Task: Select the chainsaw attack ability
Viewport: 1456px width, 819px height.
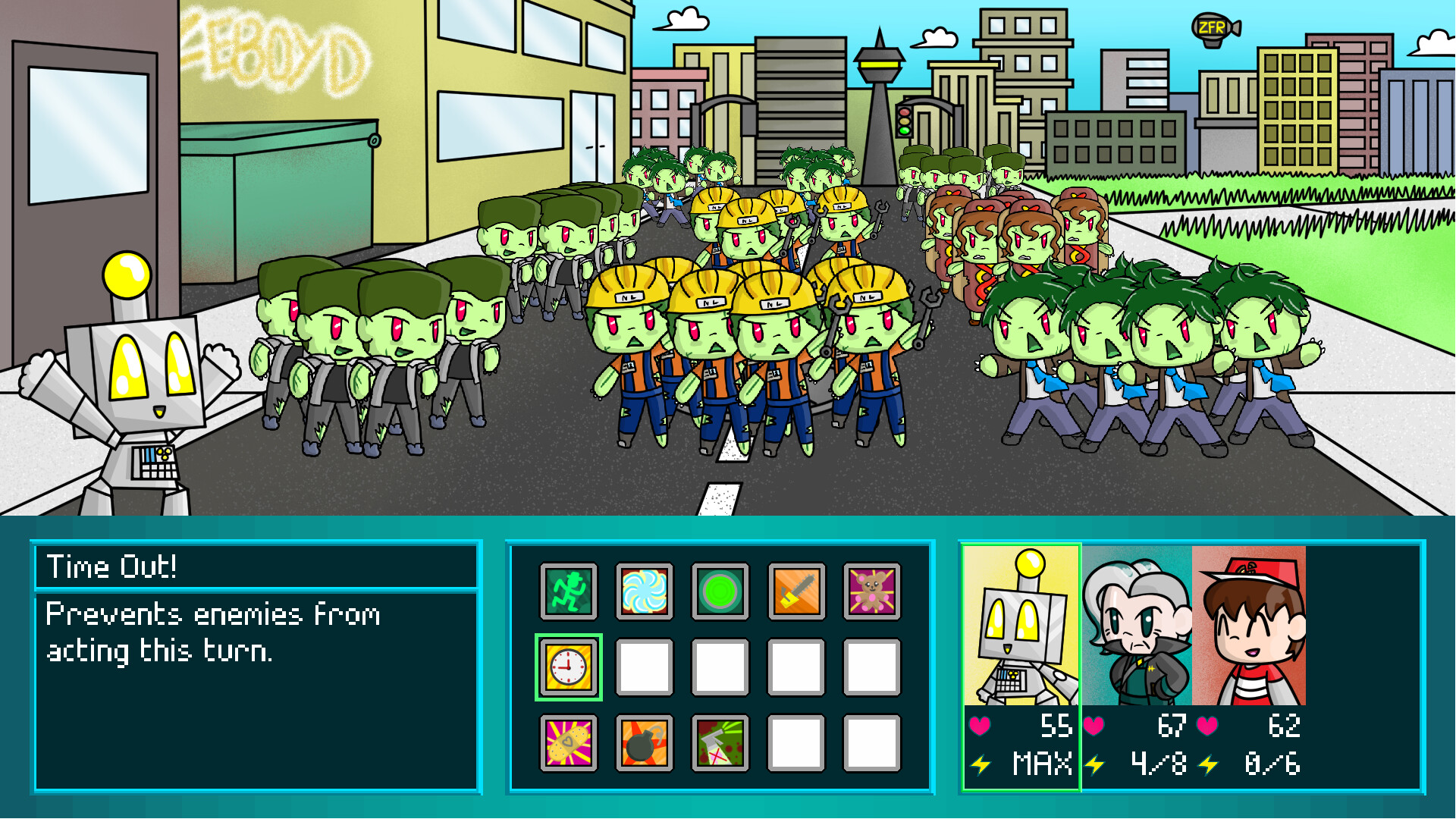Action: coord(795,592)
